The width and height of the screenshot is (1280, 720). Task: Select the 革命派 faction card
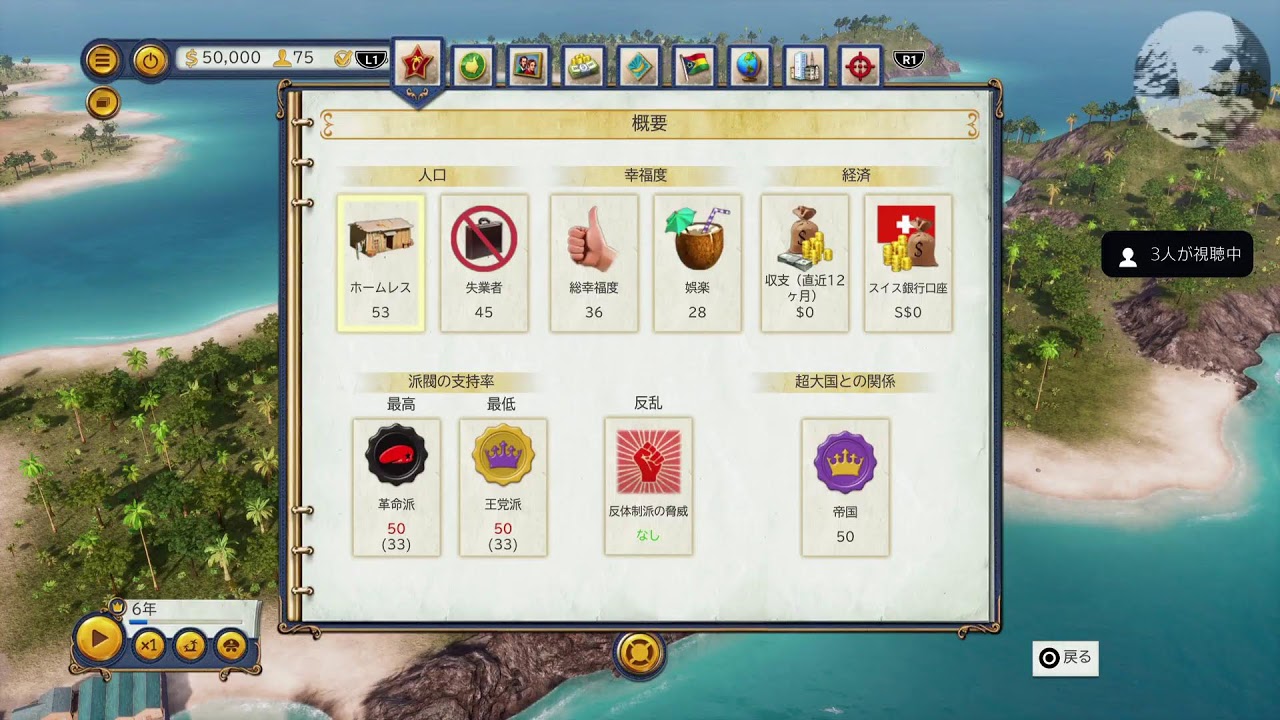pyautogui.click(x=396, y=487)
